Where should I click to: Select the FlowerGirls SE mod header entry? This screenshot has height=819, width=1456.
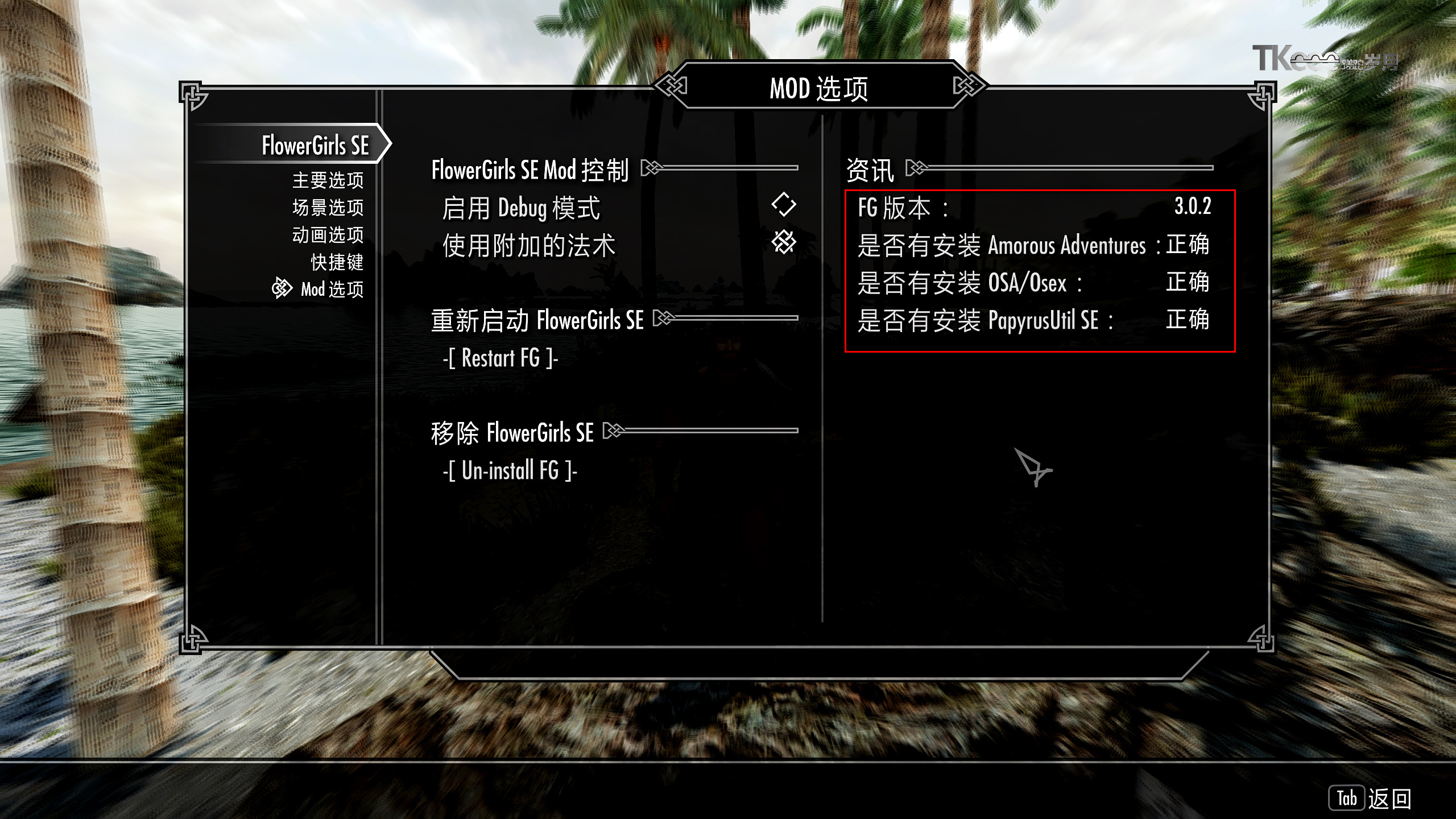[315, 146]
